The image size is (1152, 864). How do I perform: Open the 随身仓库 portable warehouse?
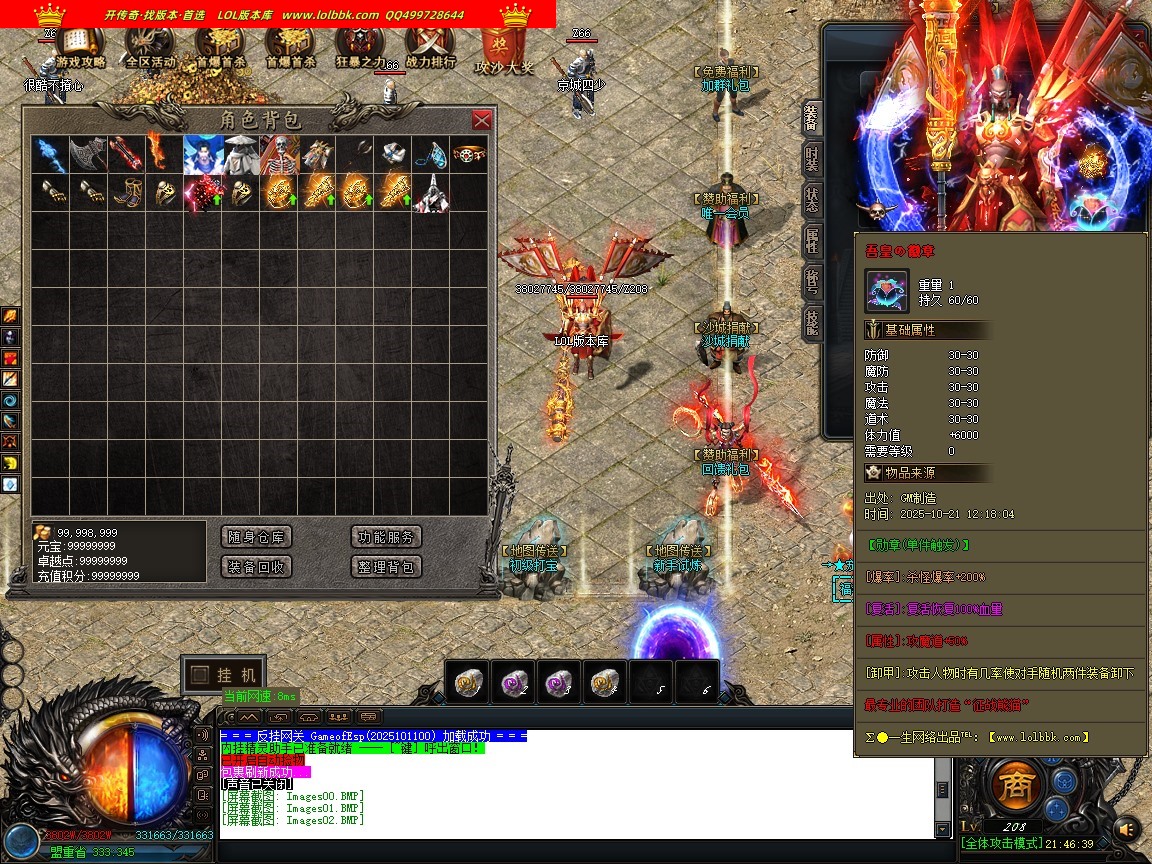point(256,537)
